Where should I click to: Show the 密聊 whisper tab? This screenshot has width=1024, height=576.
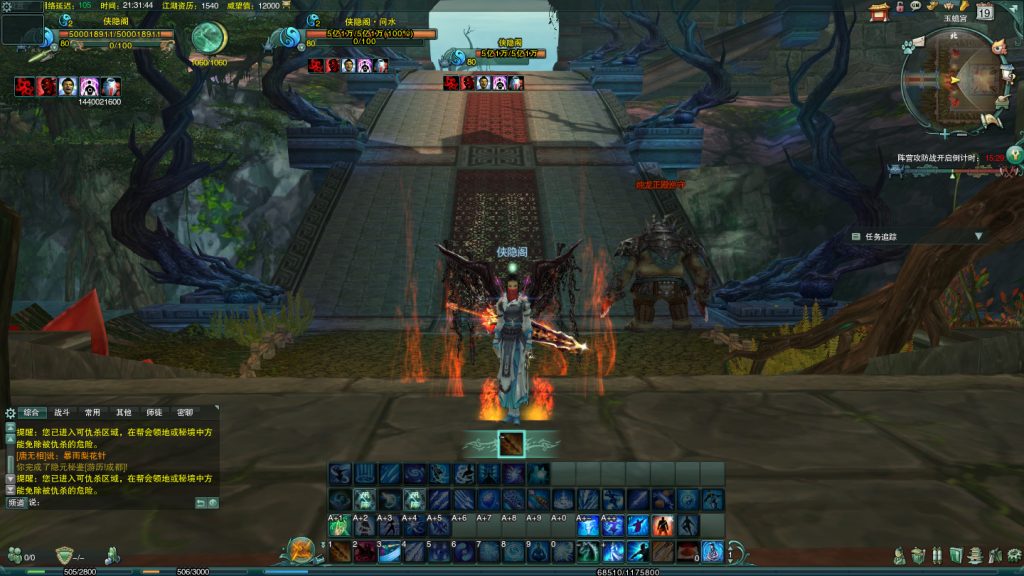click(185, 412)
